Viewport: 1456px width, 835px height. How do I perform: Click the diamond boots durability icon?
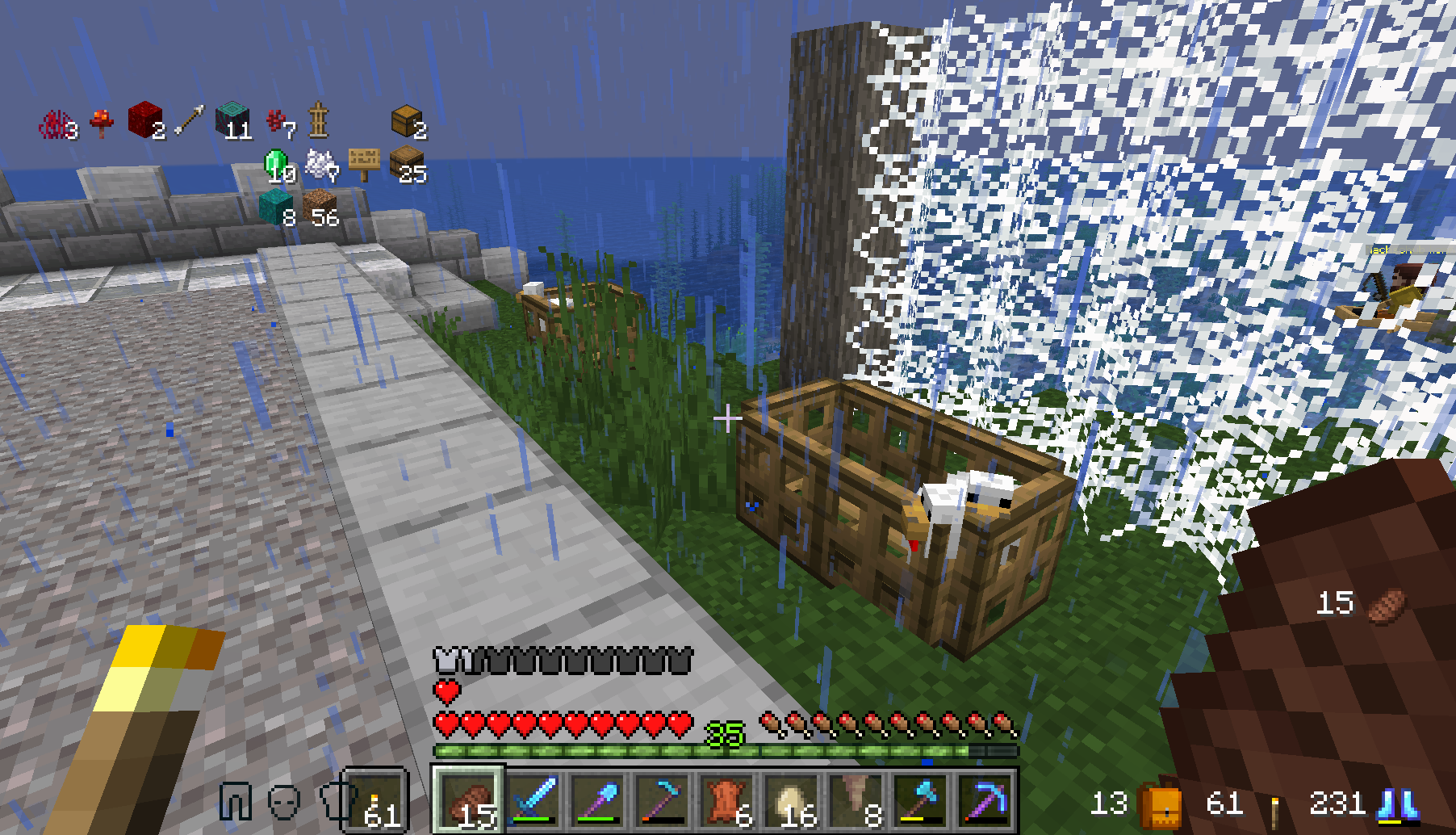(x=1399, y=804)
